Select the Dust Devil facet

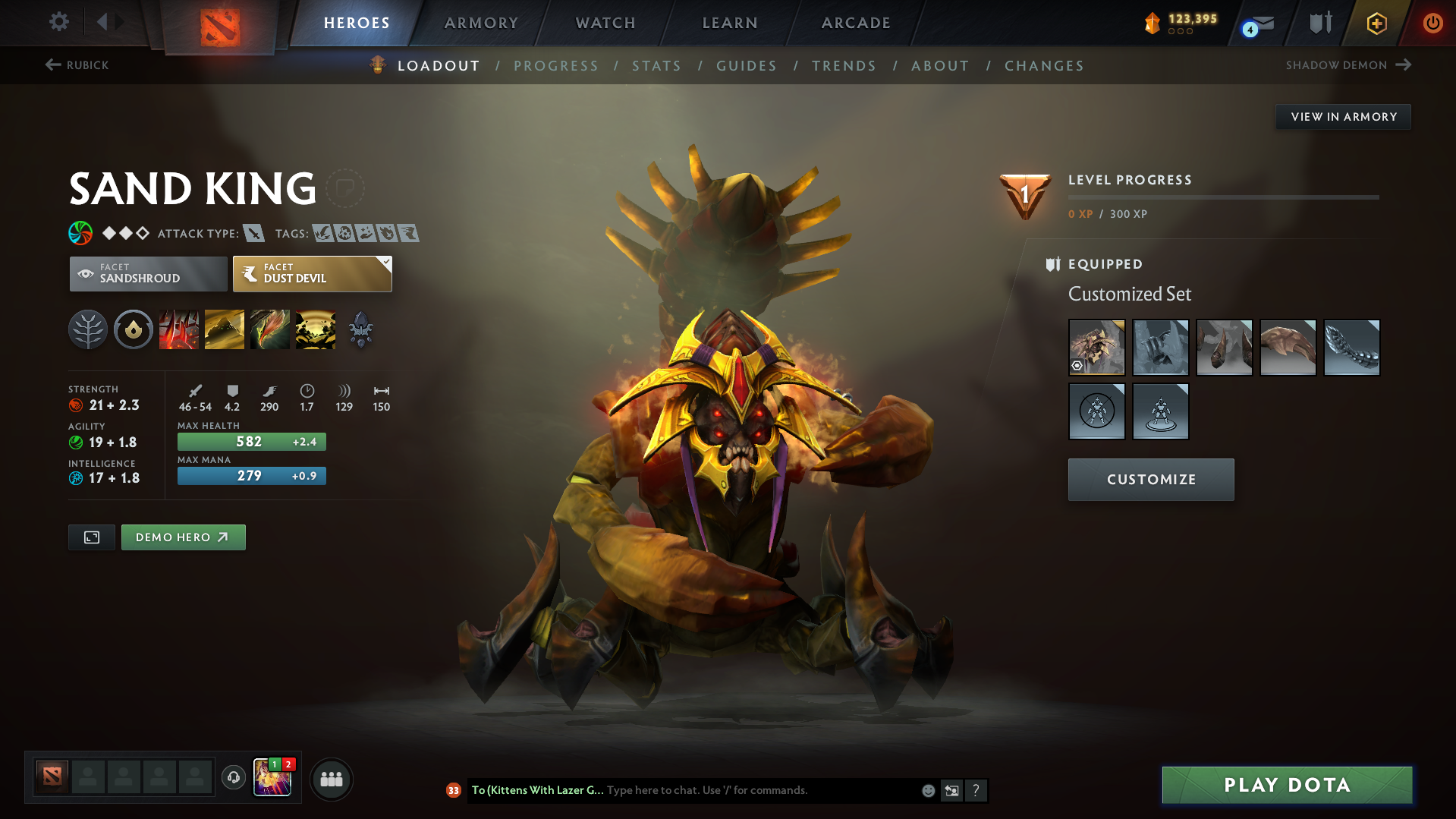(307, 273)
